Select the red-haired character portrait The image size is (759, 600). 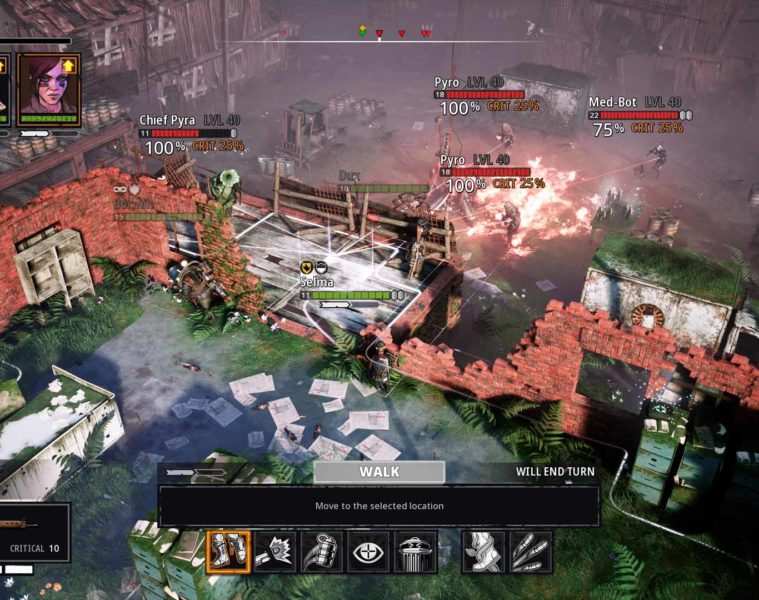coord(47,90)
